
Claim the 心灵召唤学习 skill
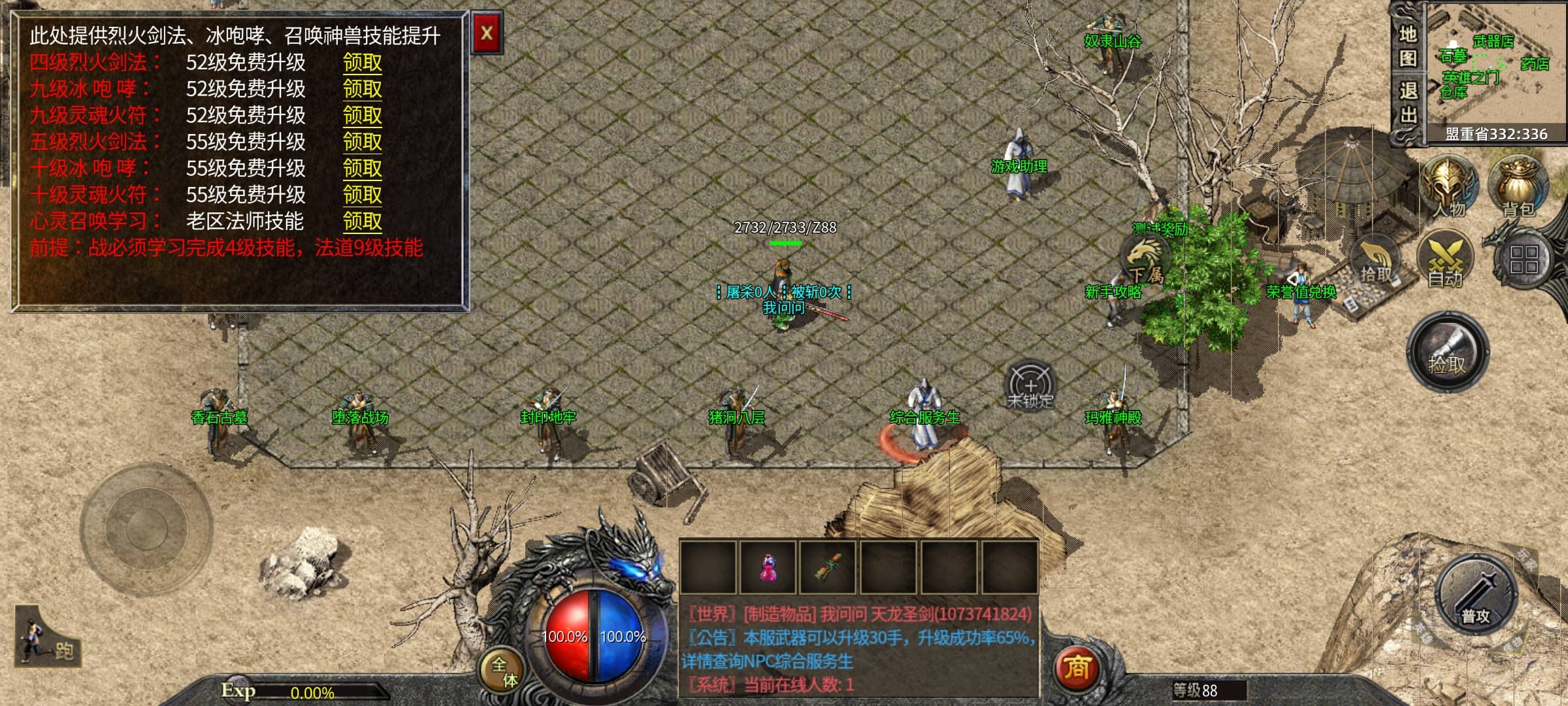363,222
